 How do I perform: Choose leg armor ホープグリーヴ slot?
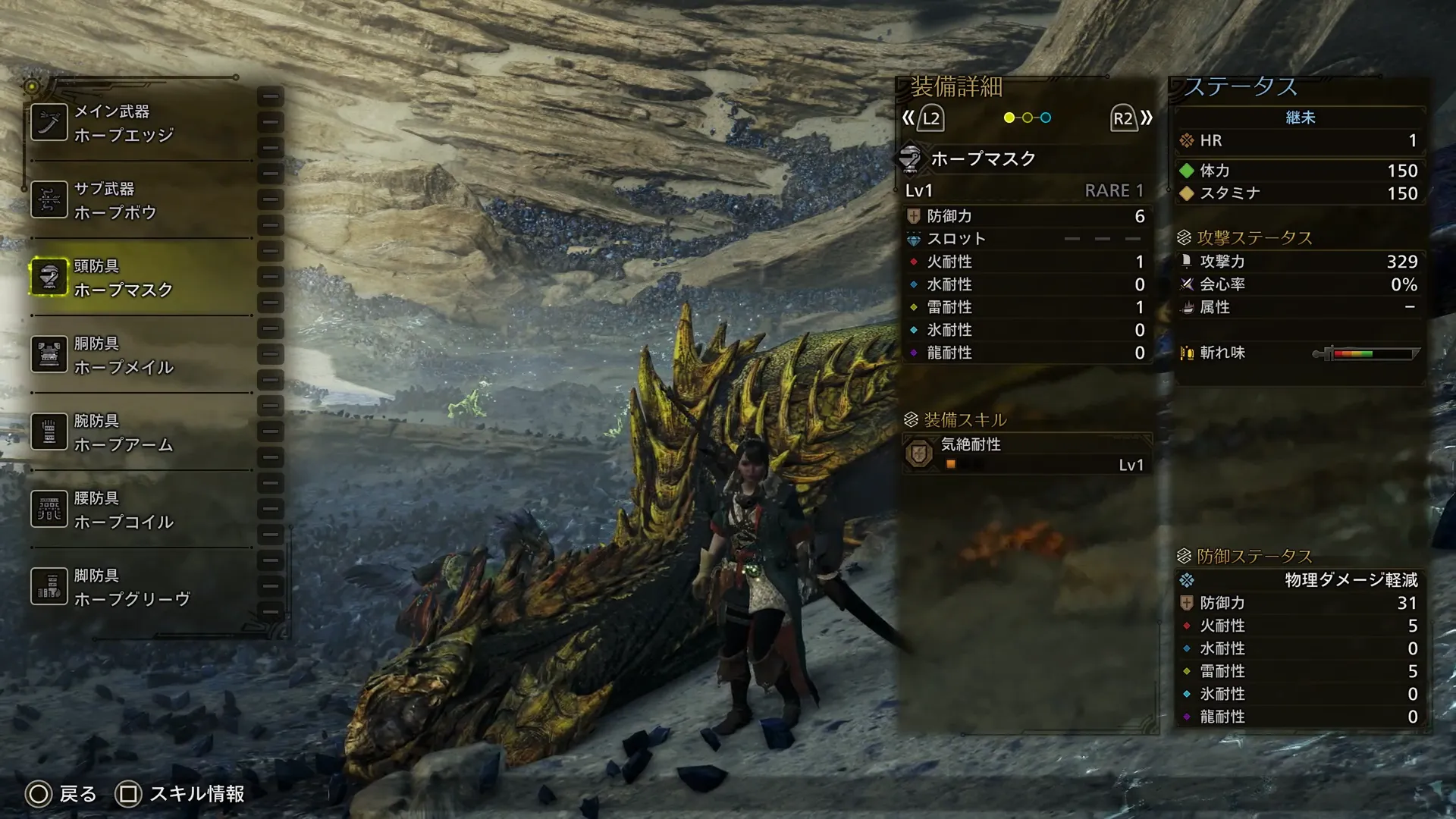[x=140, y=587]
